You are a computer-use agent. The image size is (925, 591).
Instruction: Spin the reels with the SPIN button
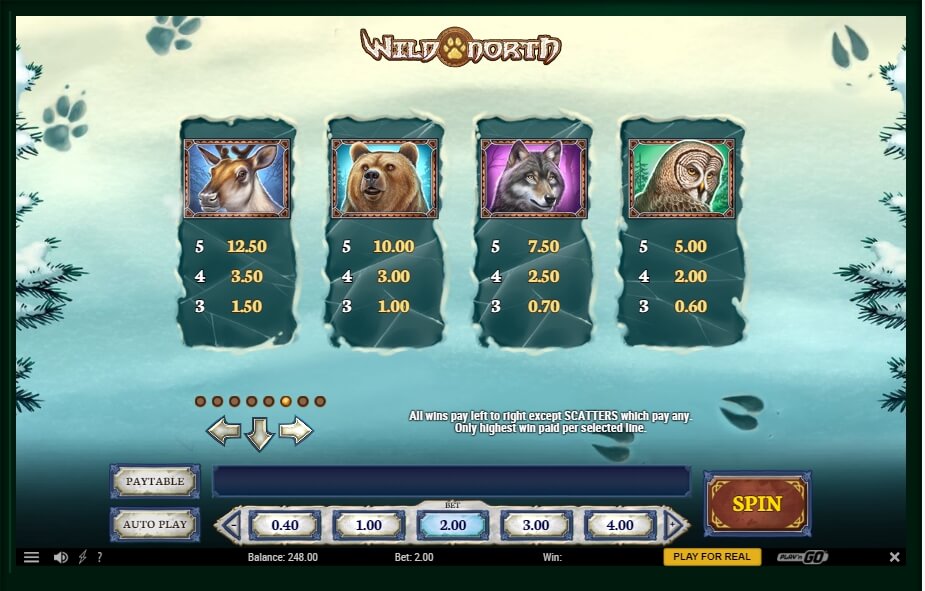(x=757, y=504)
